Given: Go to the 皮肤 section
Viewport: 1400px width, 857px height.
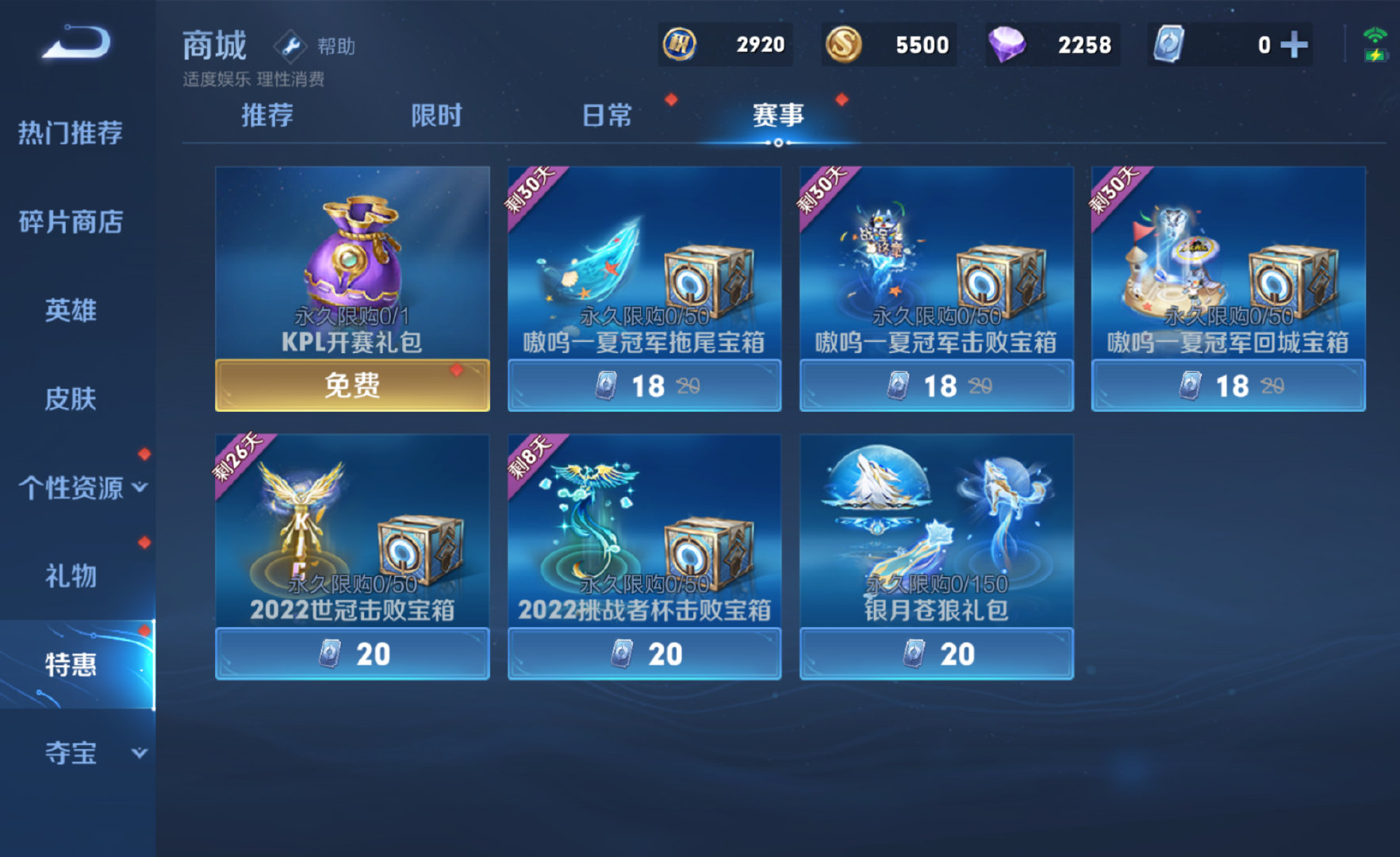Looking at the screenshot, I should tap(71, 398).
